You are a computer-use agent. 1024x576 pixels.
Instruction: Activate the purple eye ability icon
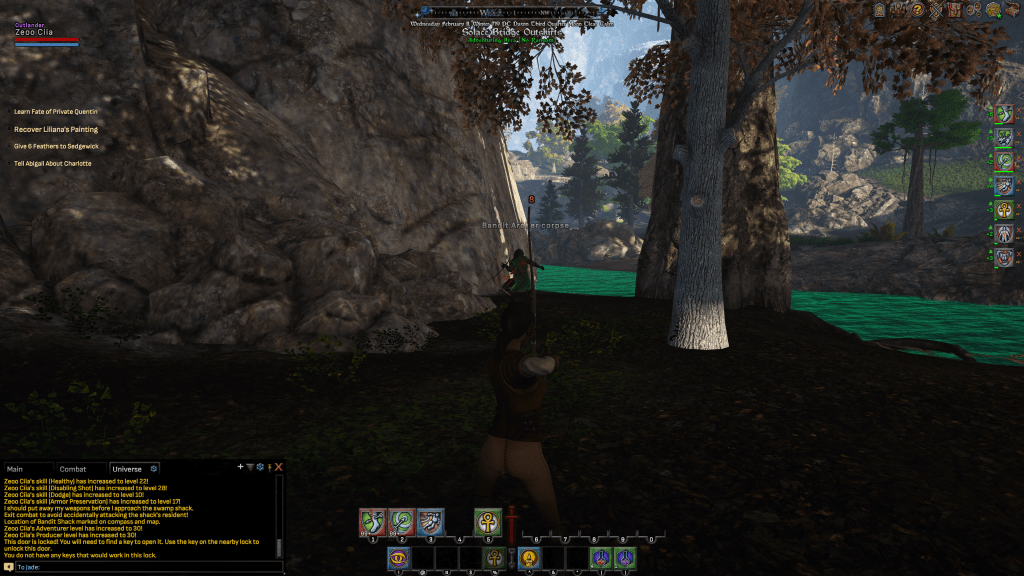[399, 559]
